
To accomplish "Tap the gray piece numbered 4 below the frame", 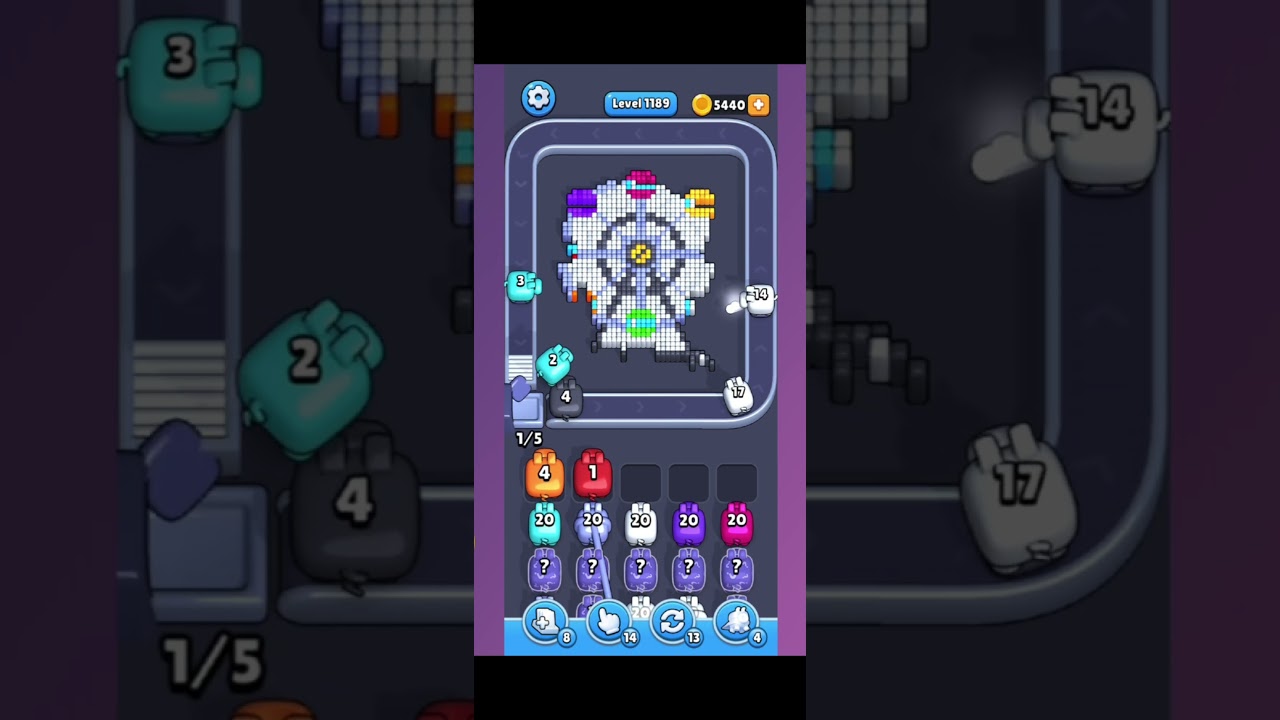I will pyautogui.click(x=566, y=397).
